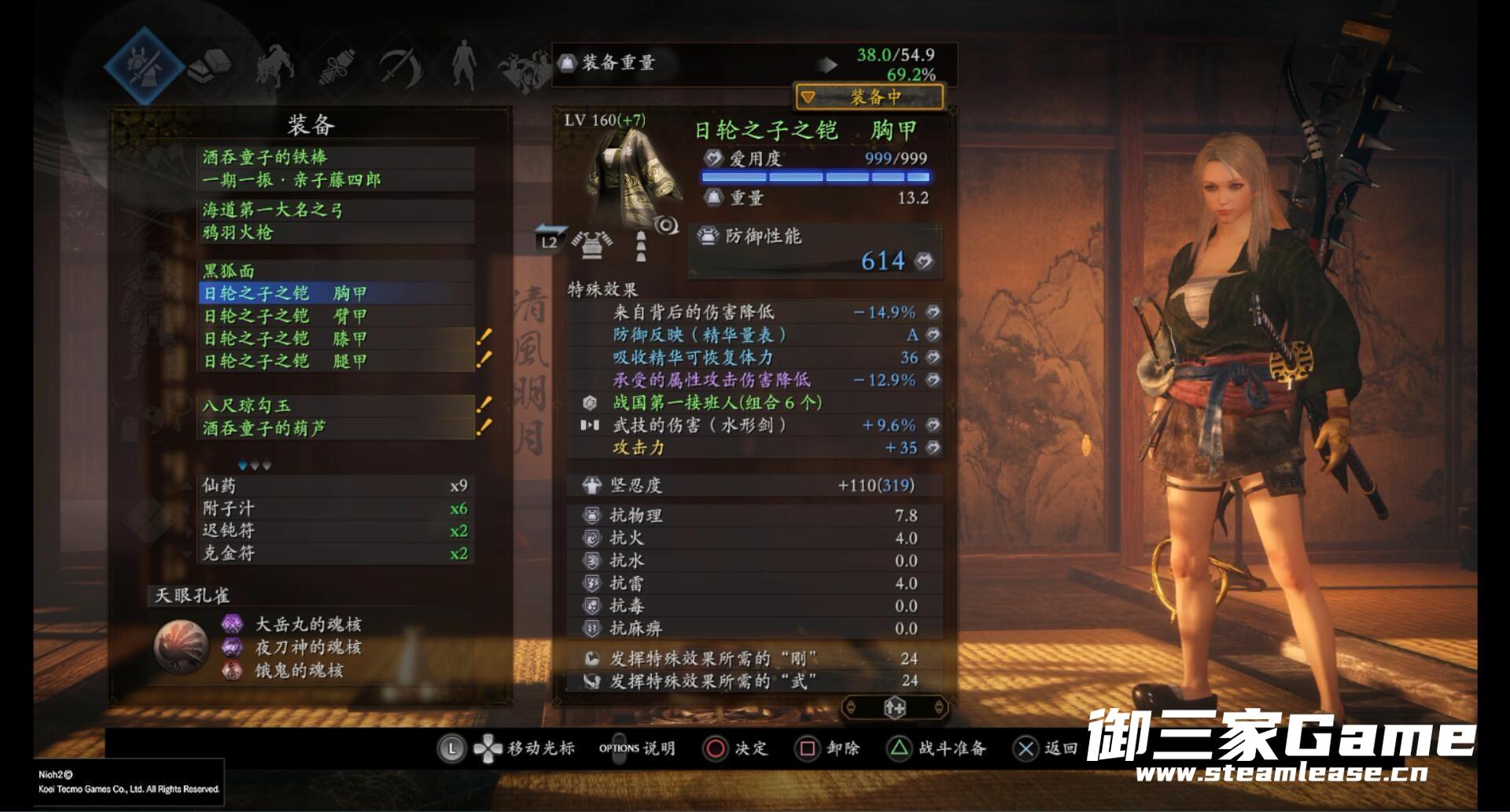Select 饿鬼的魂核 soul core
Viewport: 1510px width, 812px height.
(299, 671)
